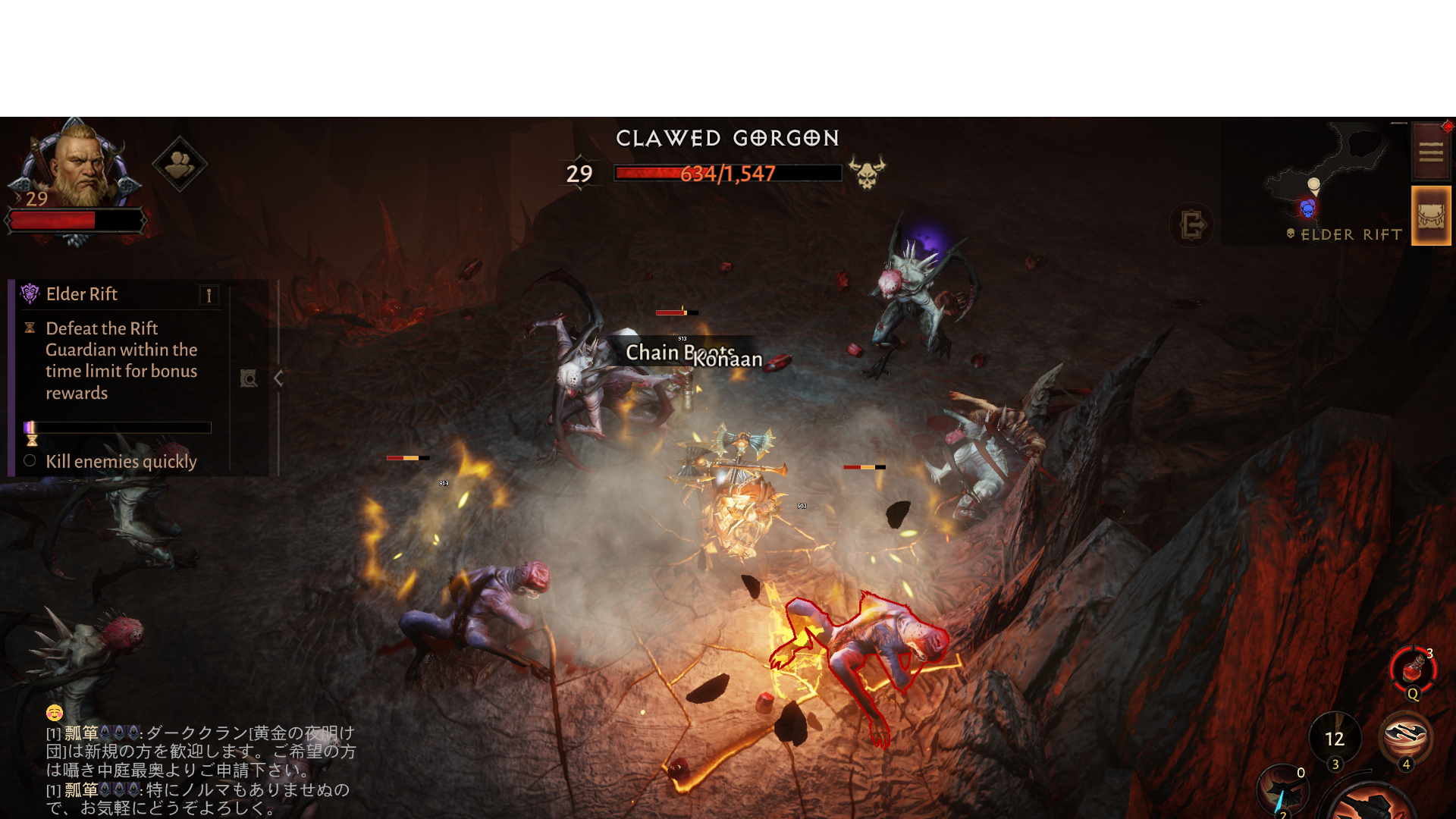
Task: Open the Elder Rift info button
Action: (209, 294)
